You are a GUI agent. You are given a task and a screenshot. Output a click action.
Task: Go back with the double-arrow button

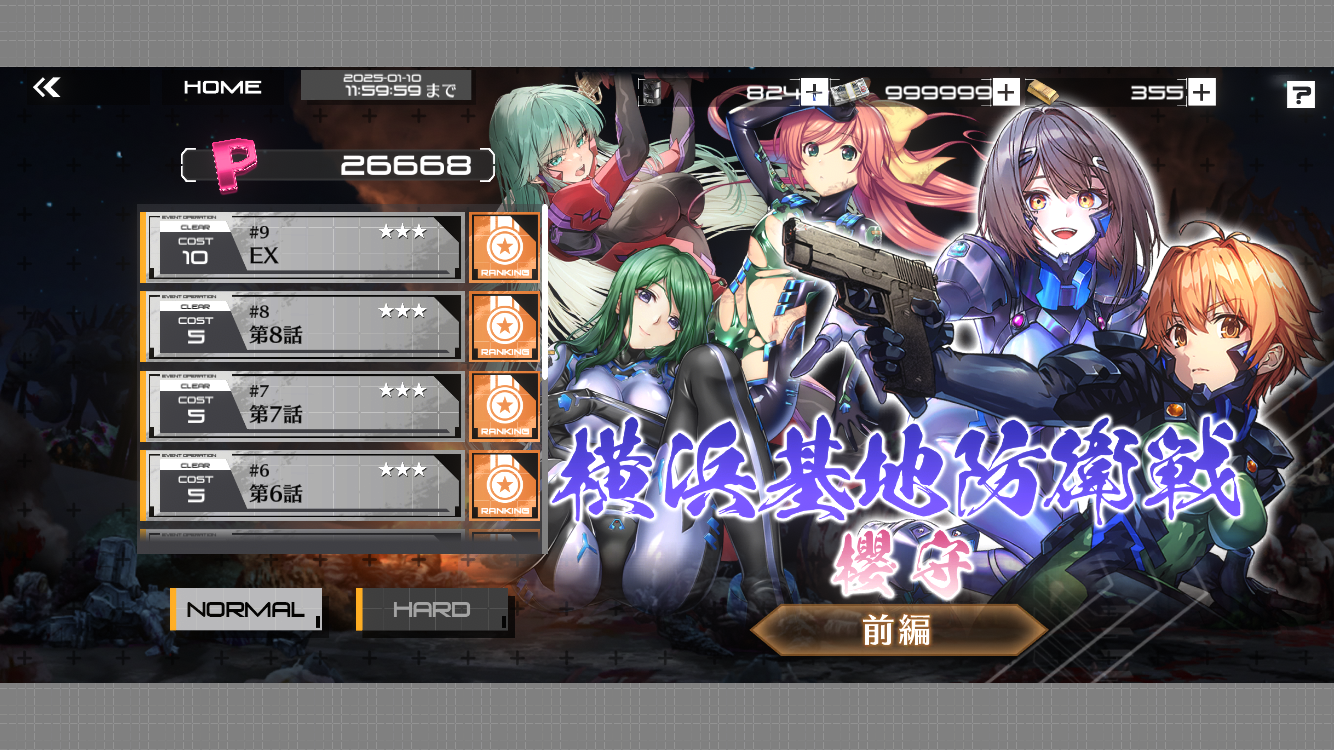[47, 88]
